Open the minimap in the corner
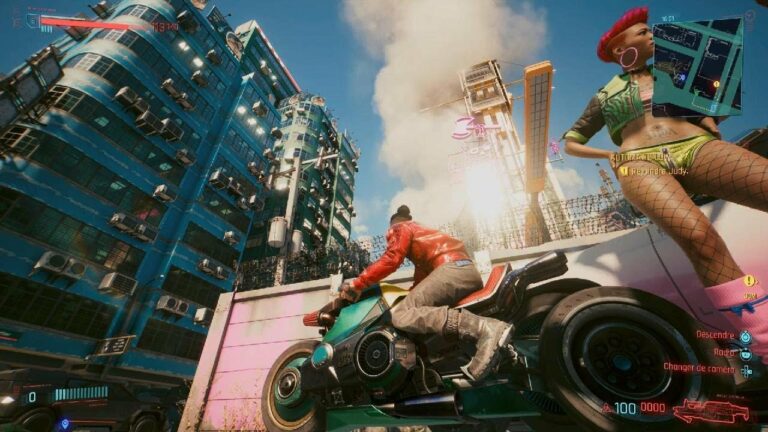 (x=696, y=64)
